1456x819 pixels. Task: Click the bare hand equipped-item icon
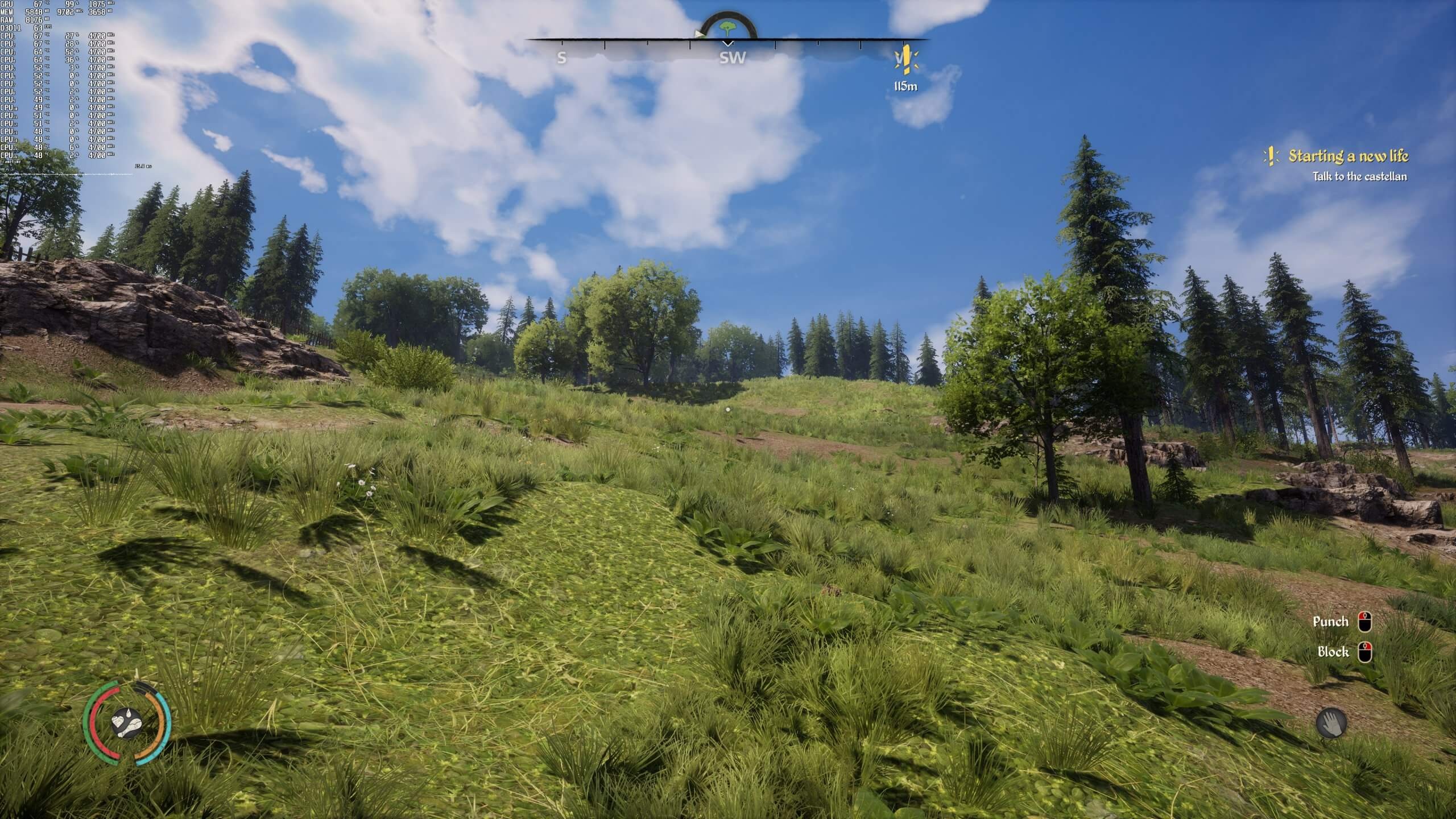(x=1331, y=723)
